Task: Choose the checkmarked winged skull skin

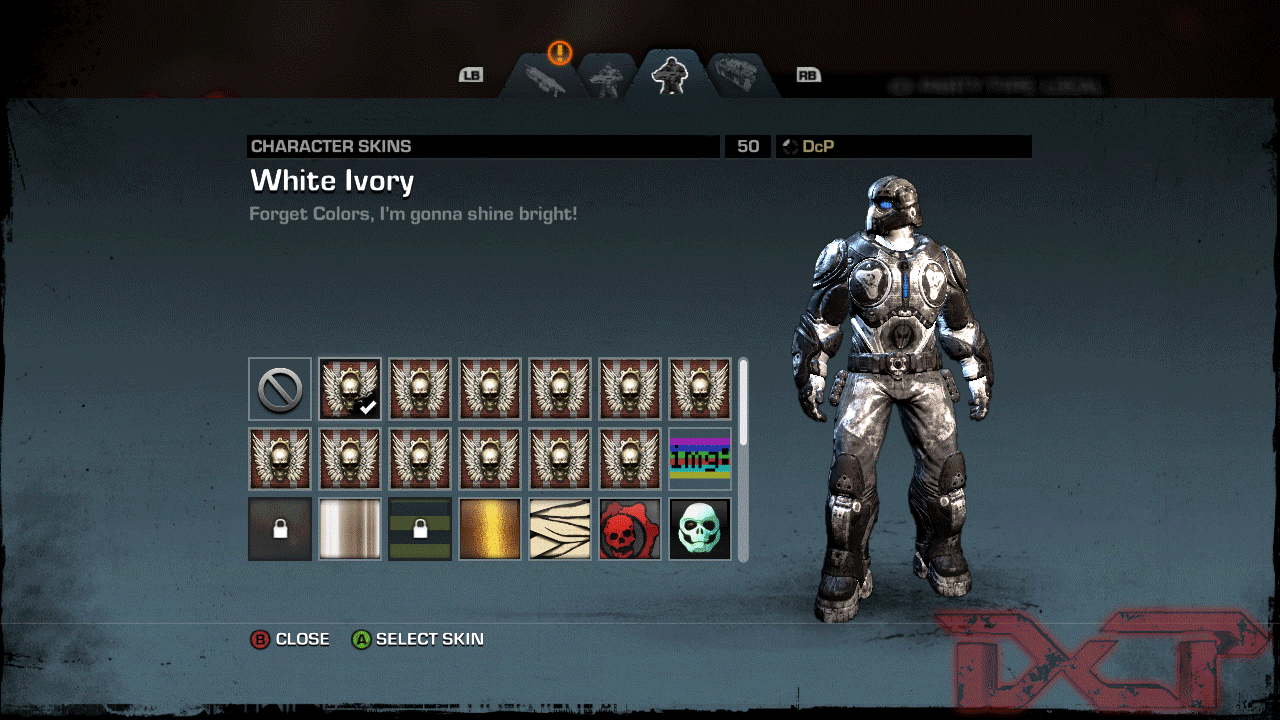Action: pyautogui.click(x=350, y=389)
